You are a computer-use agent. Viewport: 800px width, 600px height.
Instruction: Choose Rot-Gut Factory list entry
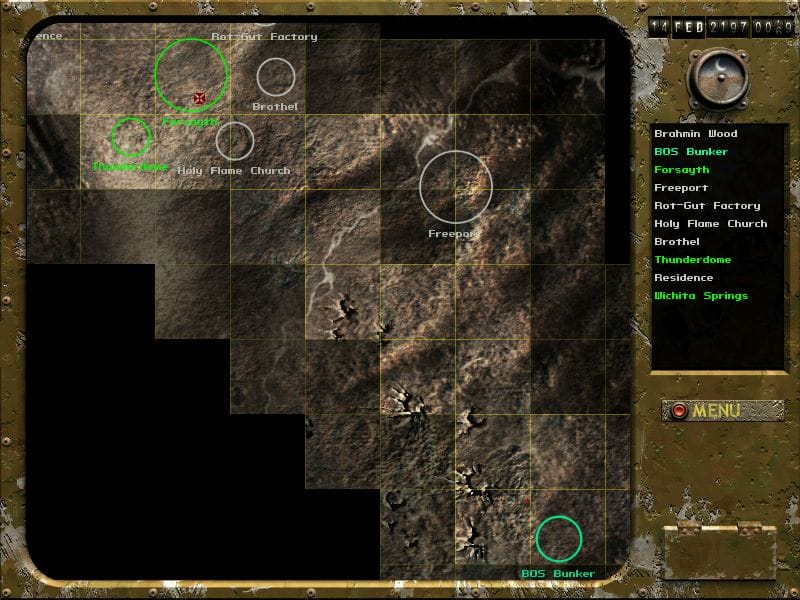tap(706, 206)
